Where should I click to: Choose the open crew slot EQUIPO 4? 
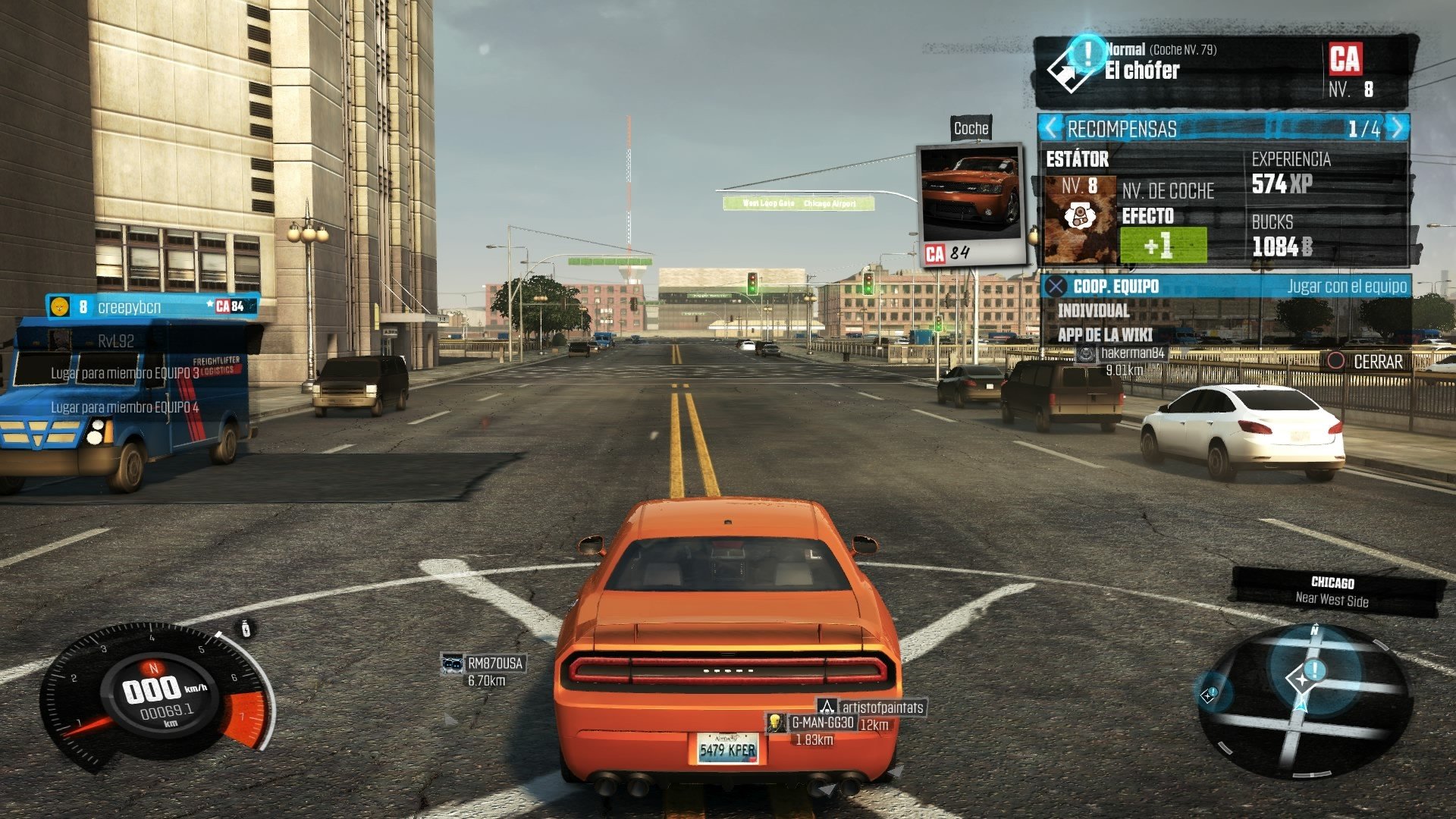125,408
